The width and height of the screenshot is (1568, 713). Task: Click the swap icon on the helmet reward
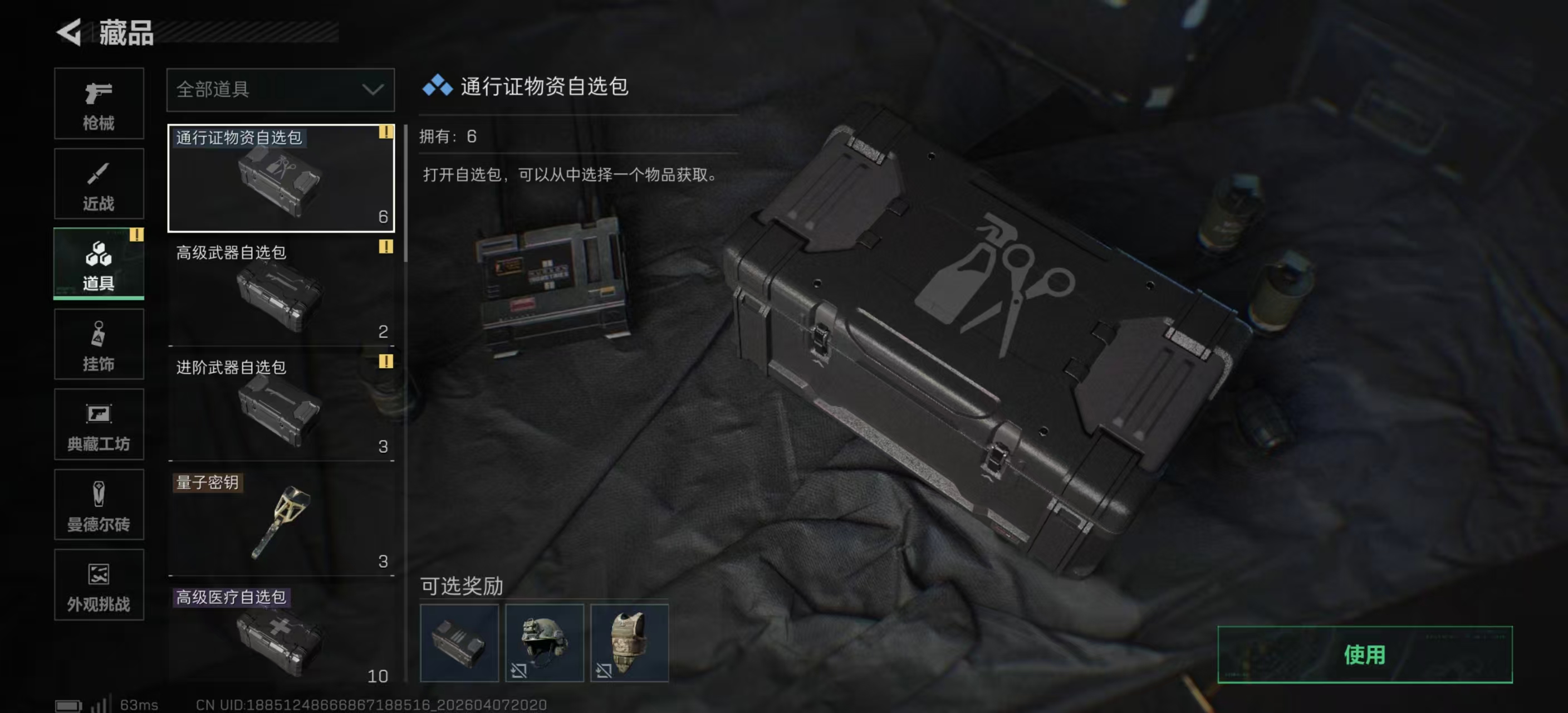click(x=518, y=670)
